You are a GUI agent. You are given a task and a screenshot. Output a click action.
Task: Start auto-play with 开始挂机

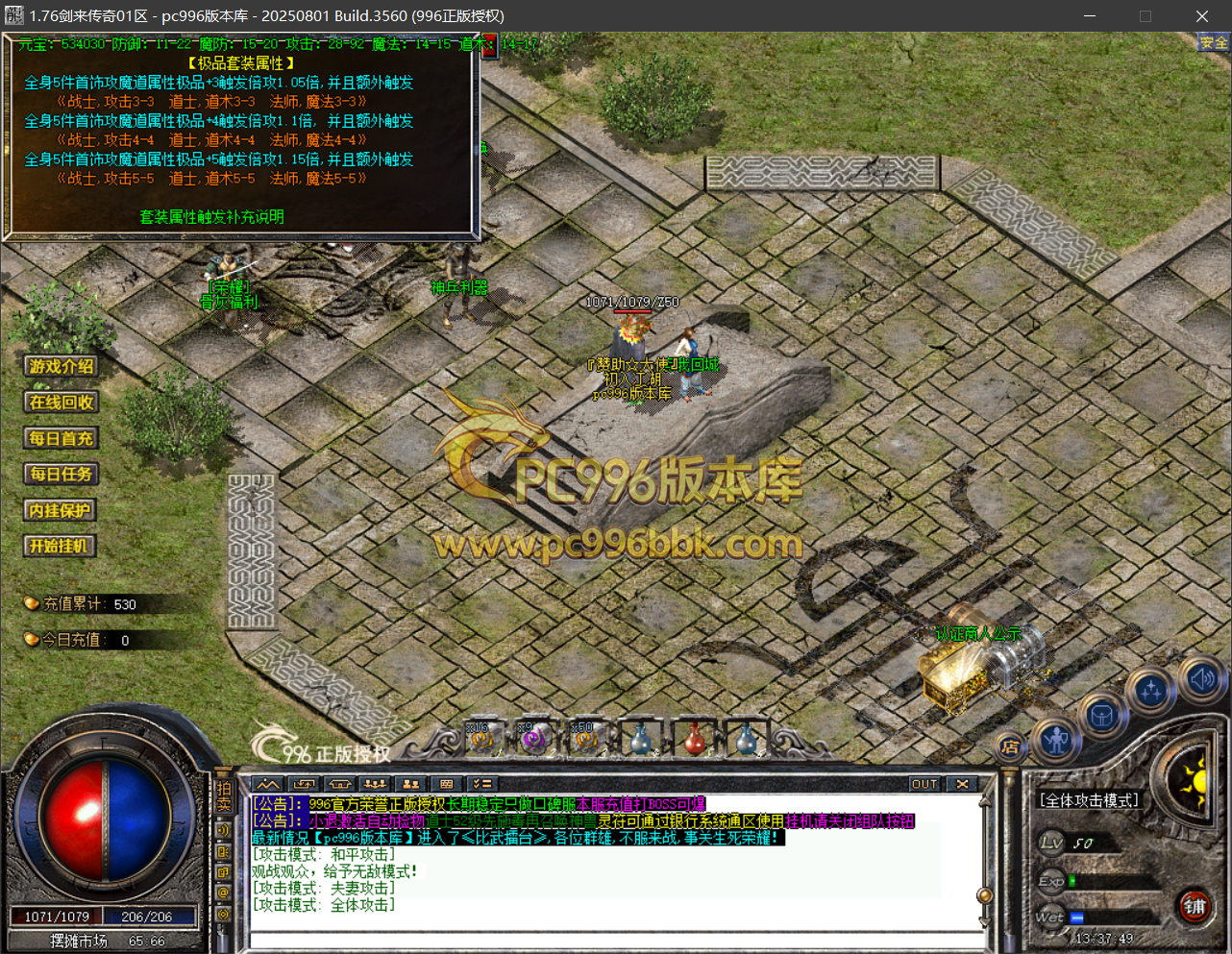62,547
